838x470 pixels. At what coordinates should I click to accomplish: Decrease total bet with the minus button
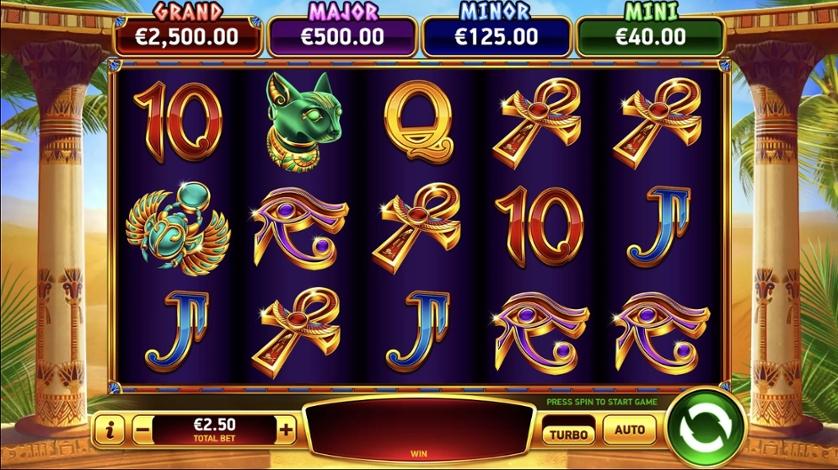pos(142,431)
